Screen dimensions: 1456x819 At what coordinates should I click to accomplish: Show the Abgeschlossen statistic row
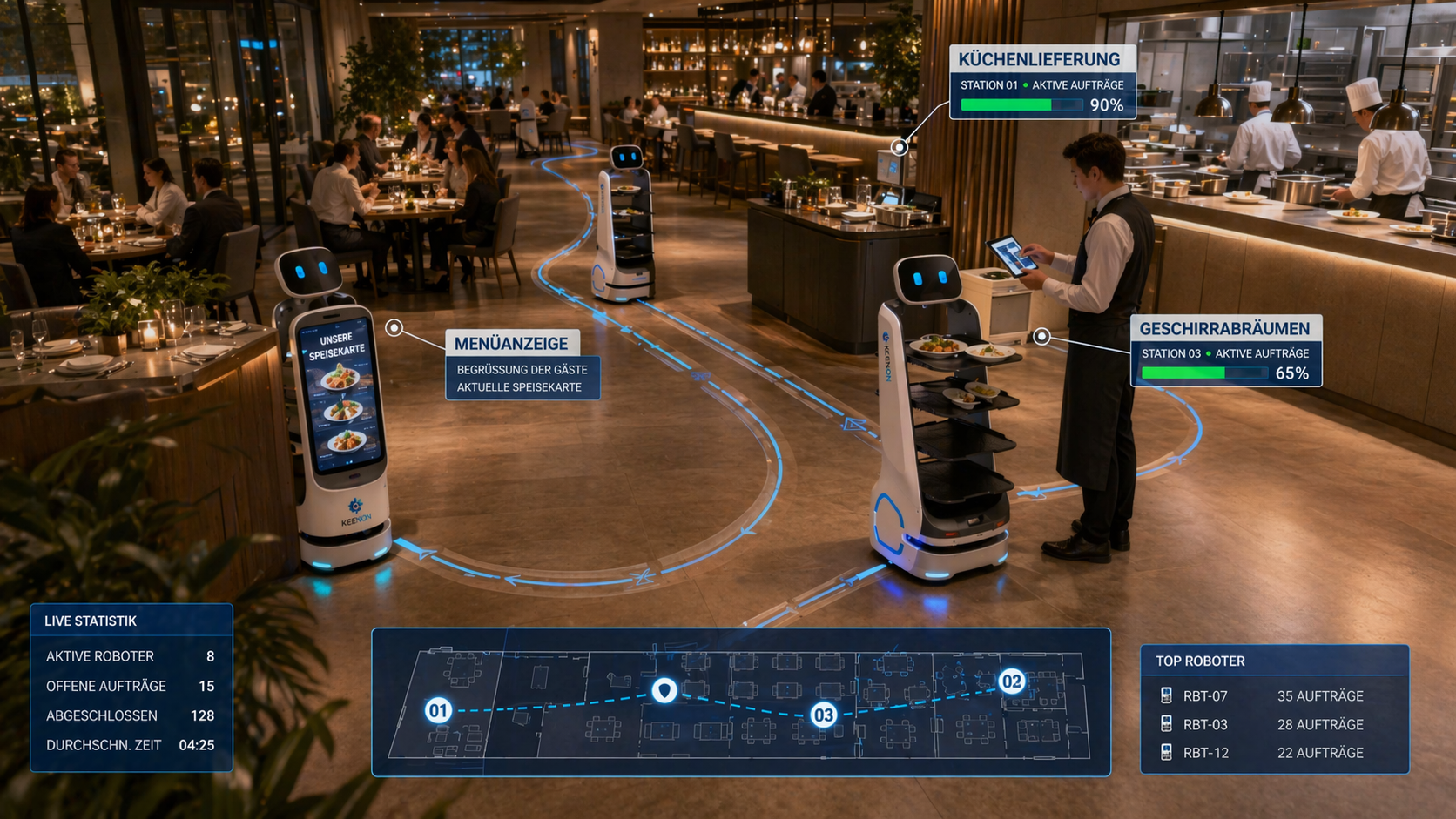pos(131,715)
